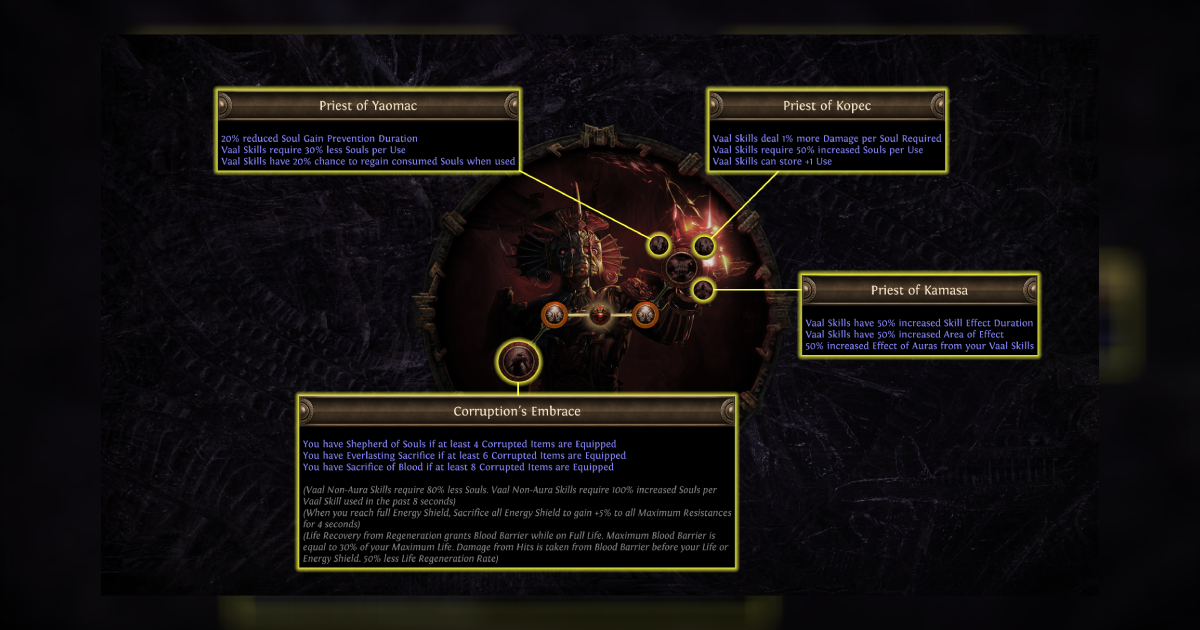Choose the Priest of Kamasa passive node
This screenshot has width=1200, height=630.
click(x=704, y=290)
